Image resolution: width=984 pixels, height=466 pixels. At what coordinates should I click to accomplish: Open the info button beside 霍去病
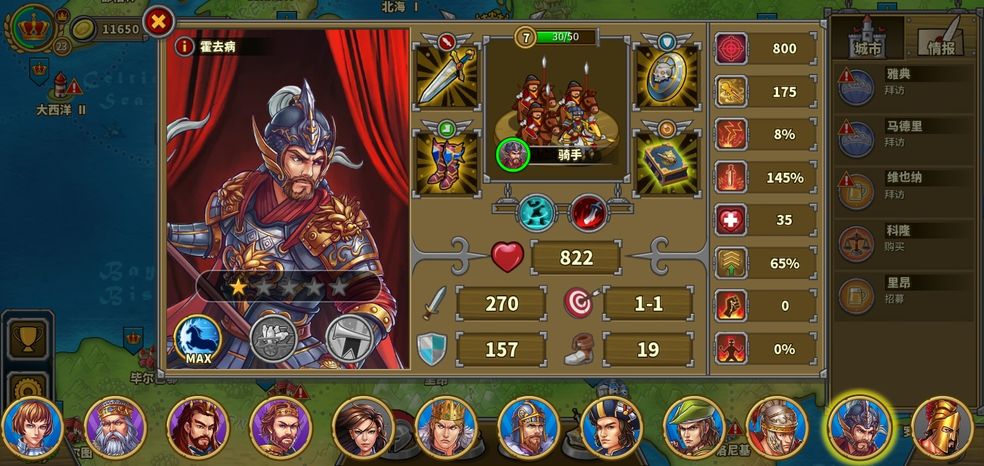tap(184, 46)
